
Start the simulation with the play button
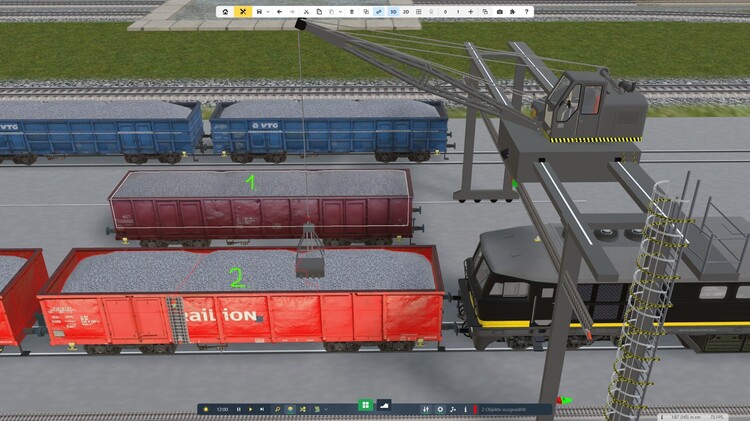[250, 409]
